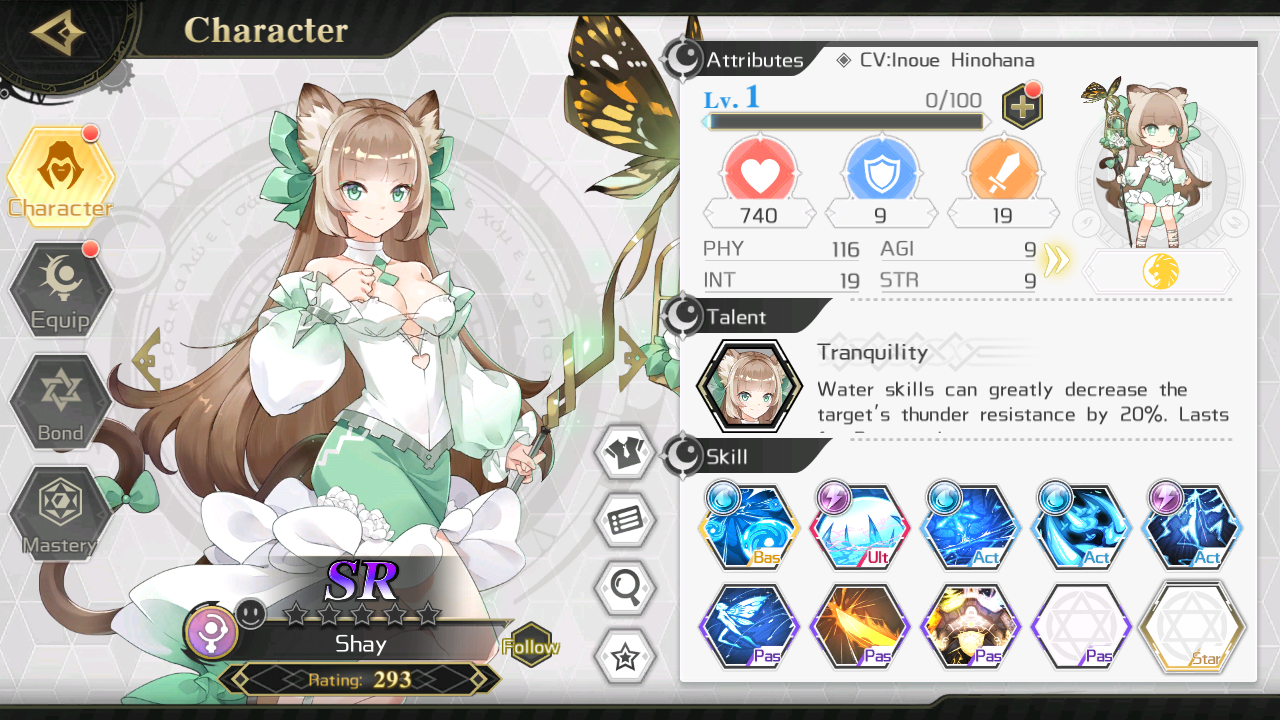Screen dimensions: 1280x720
Task: Switch to the Character tab
Action: tap(61, 177)
